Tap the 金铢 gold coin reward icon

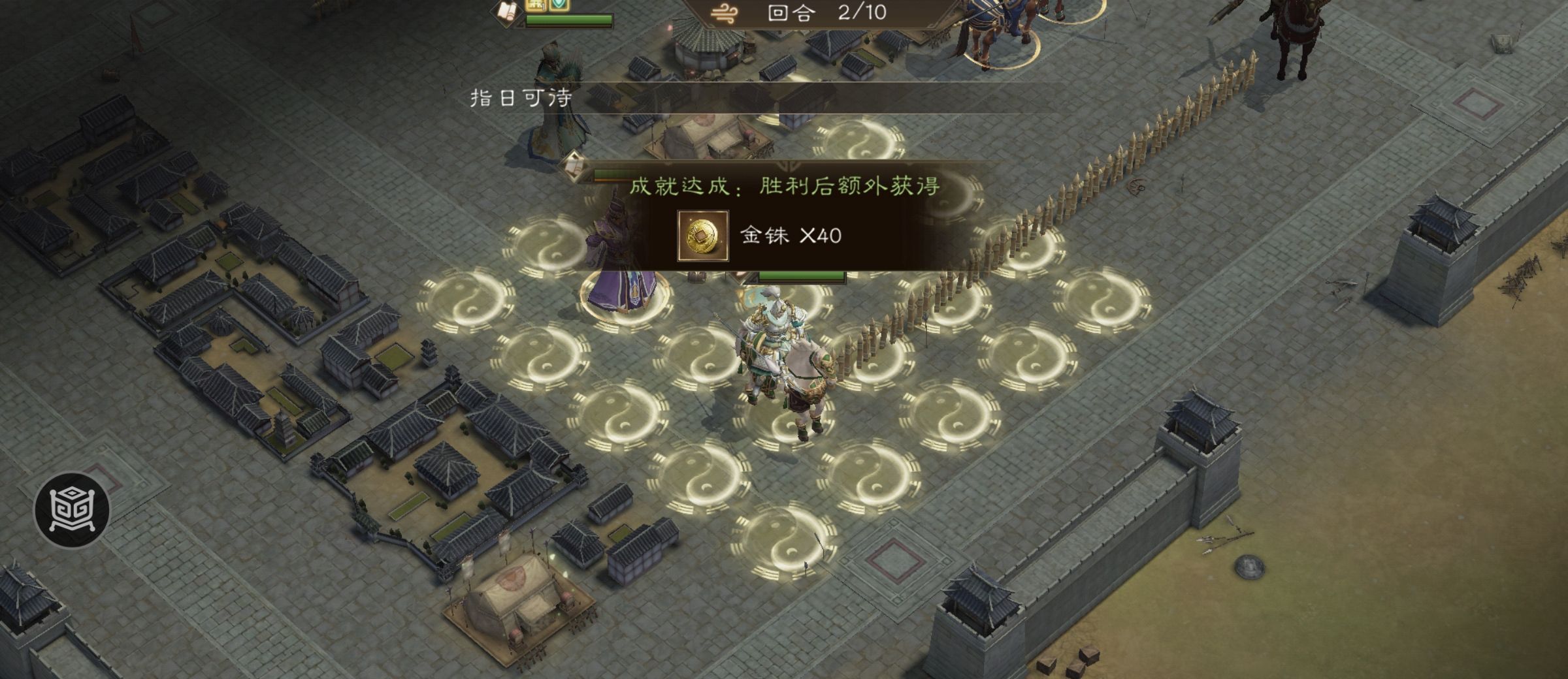pyautogui.click(x=702, y=236)
